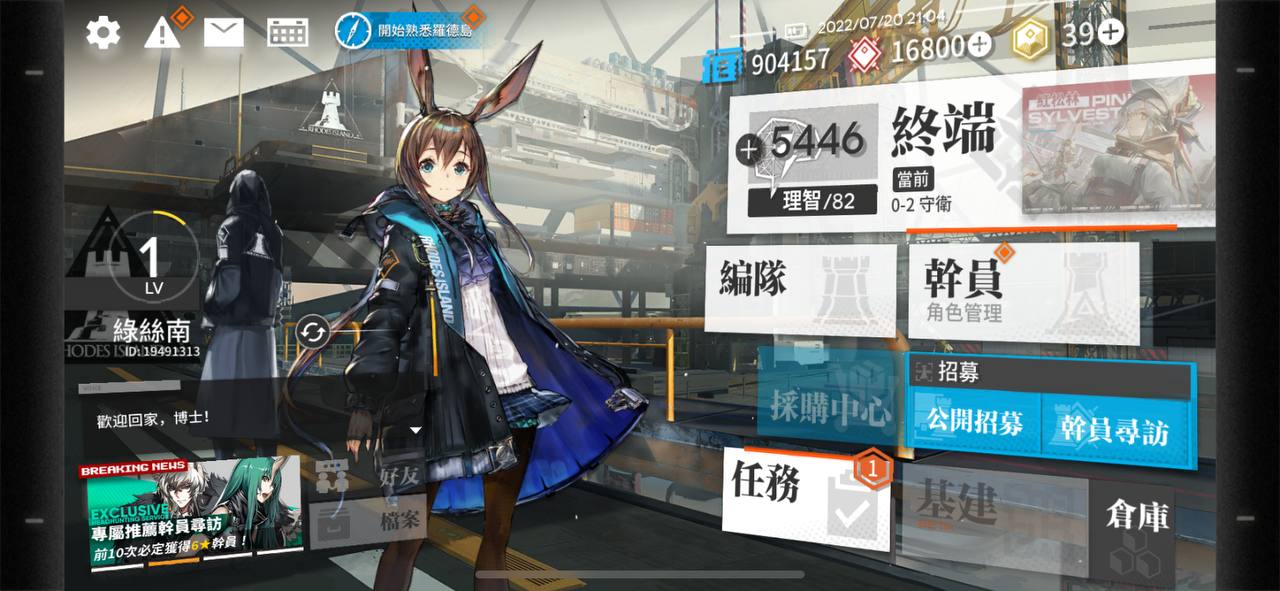Enter the 採購中心 store
The height and width of the screenshot is (591, 1280).
828,407
